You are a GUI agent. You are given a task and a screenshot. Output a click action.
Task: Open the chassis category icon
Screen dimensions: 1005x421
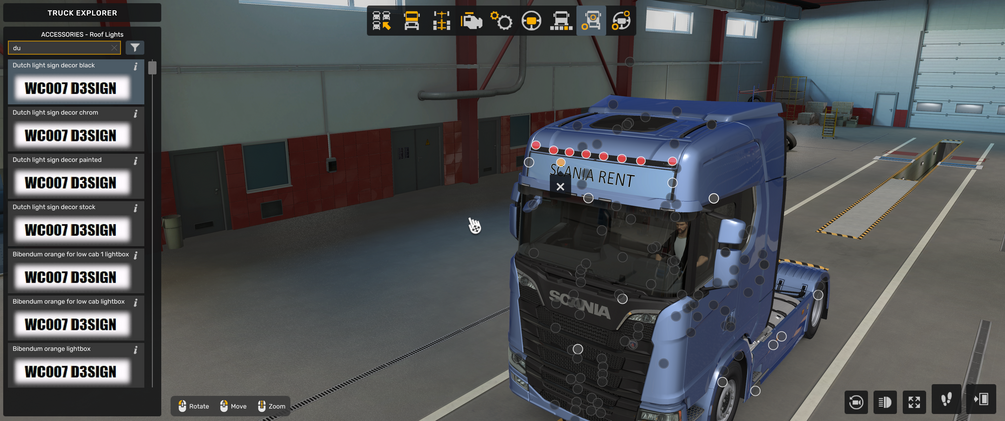coord(441,21)
